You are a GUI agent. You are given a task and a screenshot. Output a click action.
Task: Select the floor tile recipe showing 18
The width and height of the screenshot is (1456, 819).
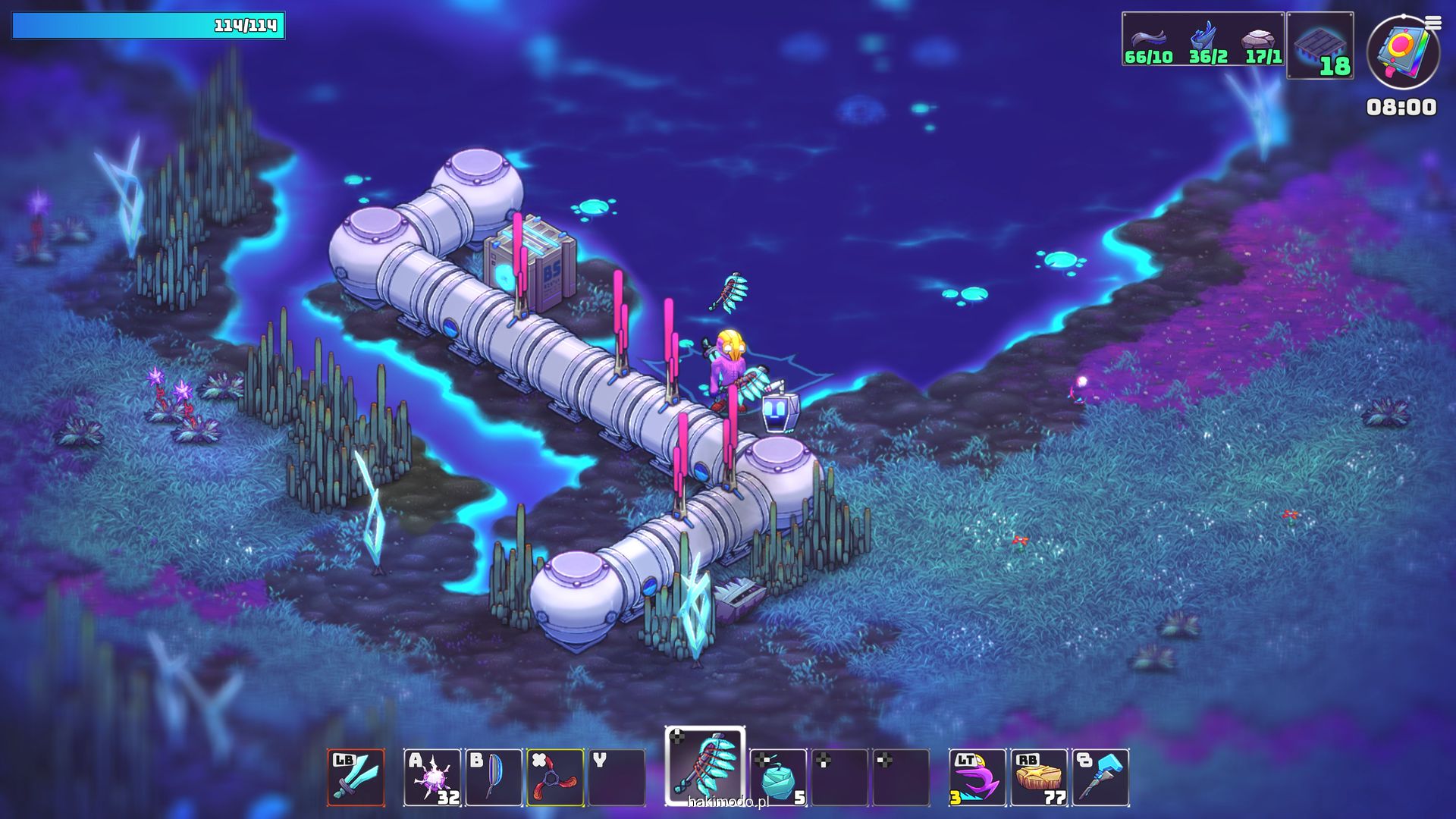coord(1320,45)
